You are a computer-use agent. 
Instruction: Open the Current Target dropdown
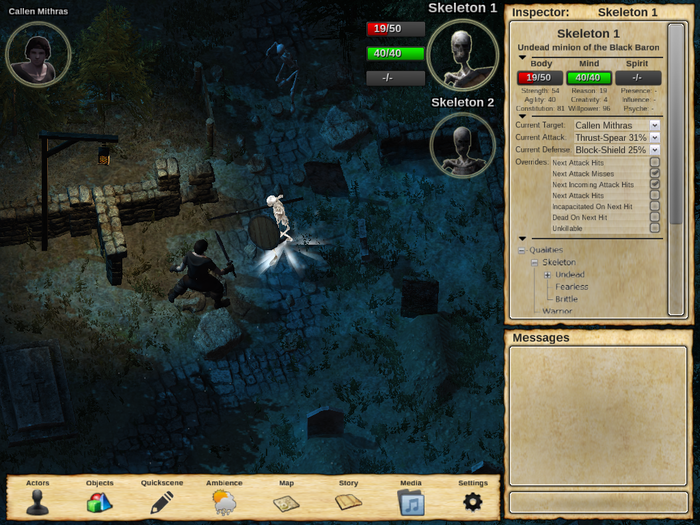point(617,125)
